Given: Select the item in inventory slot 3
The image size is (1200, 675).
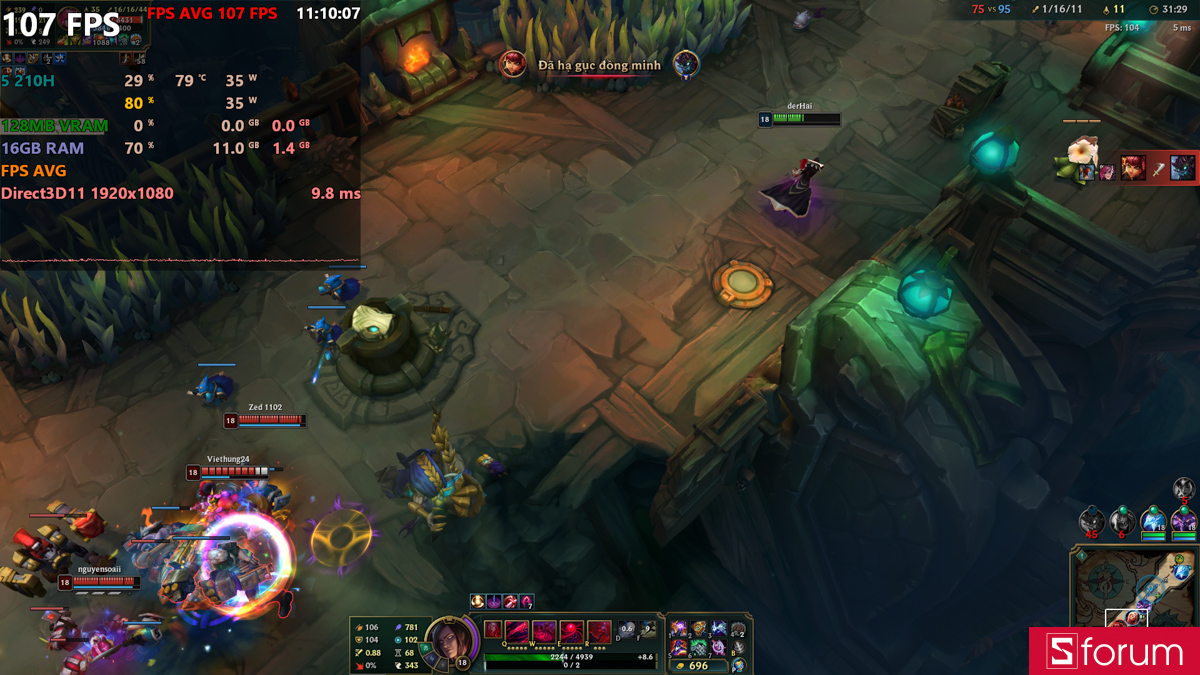Looking at the screenshot, I should coord(718,628).
